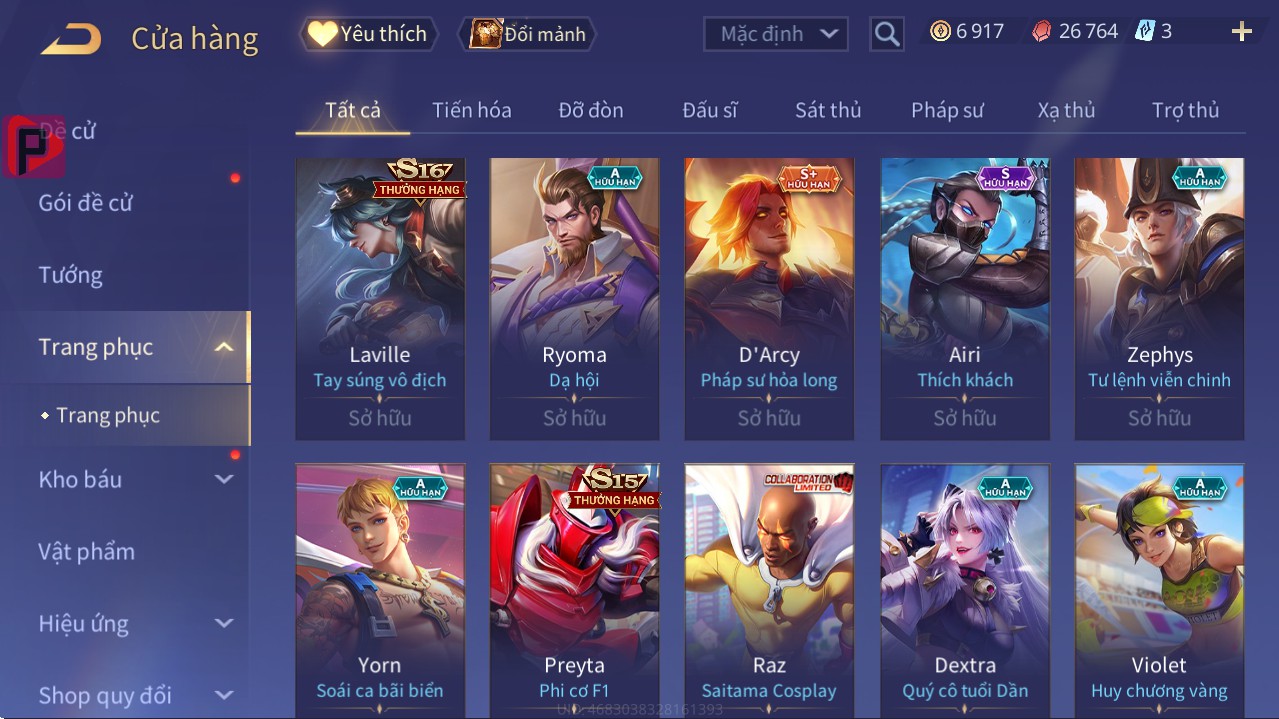Switch to the Tiến hóa tab
The image size is (1279, 719).
click(471, 110)
